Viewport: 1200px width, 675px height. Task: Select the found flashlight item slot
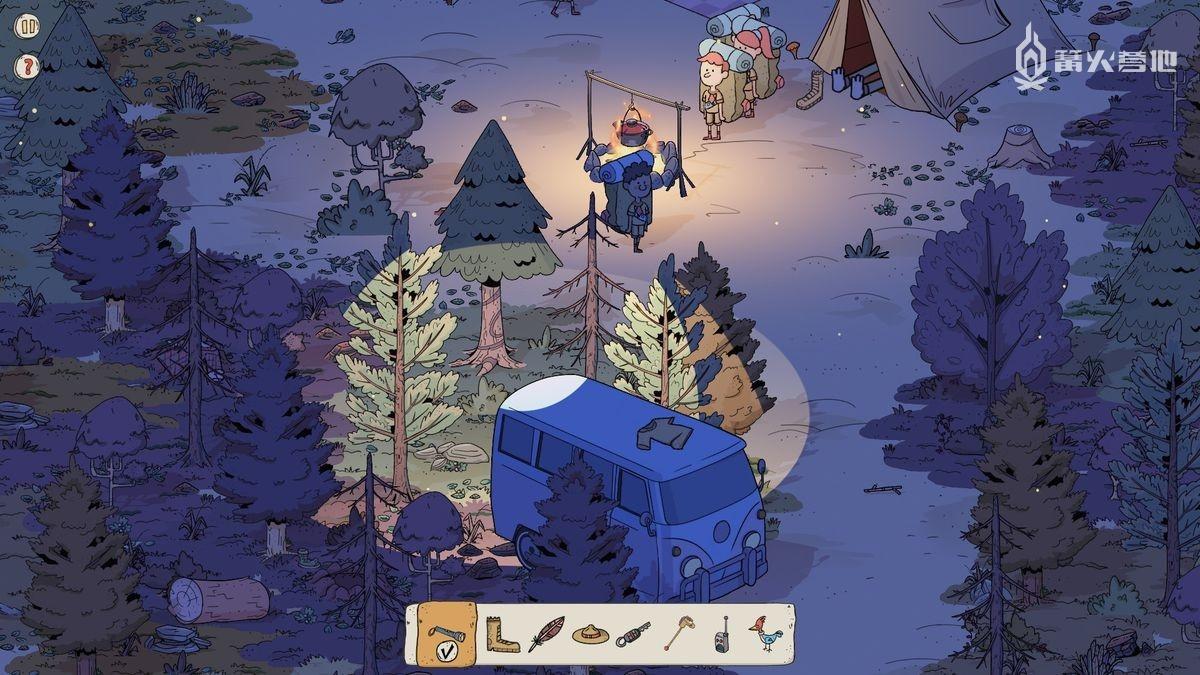(x=445, y=634)
